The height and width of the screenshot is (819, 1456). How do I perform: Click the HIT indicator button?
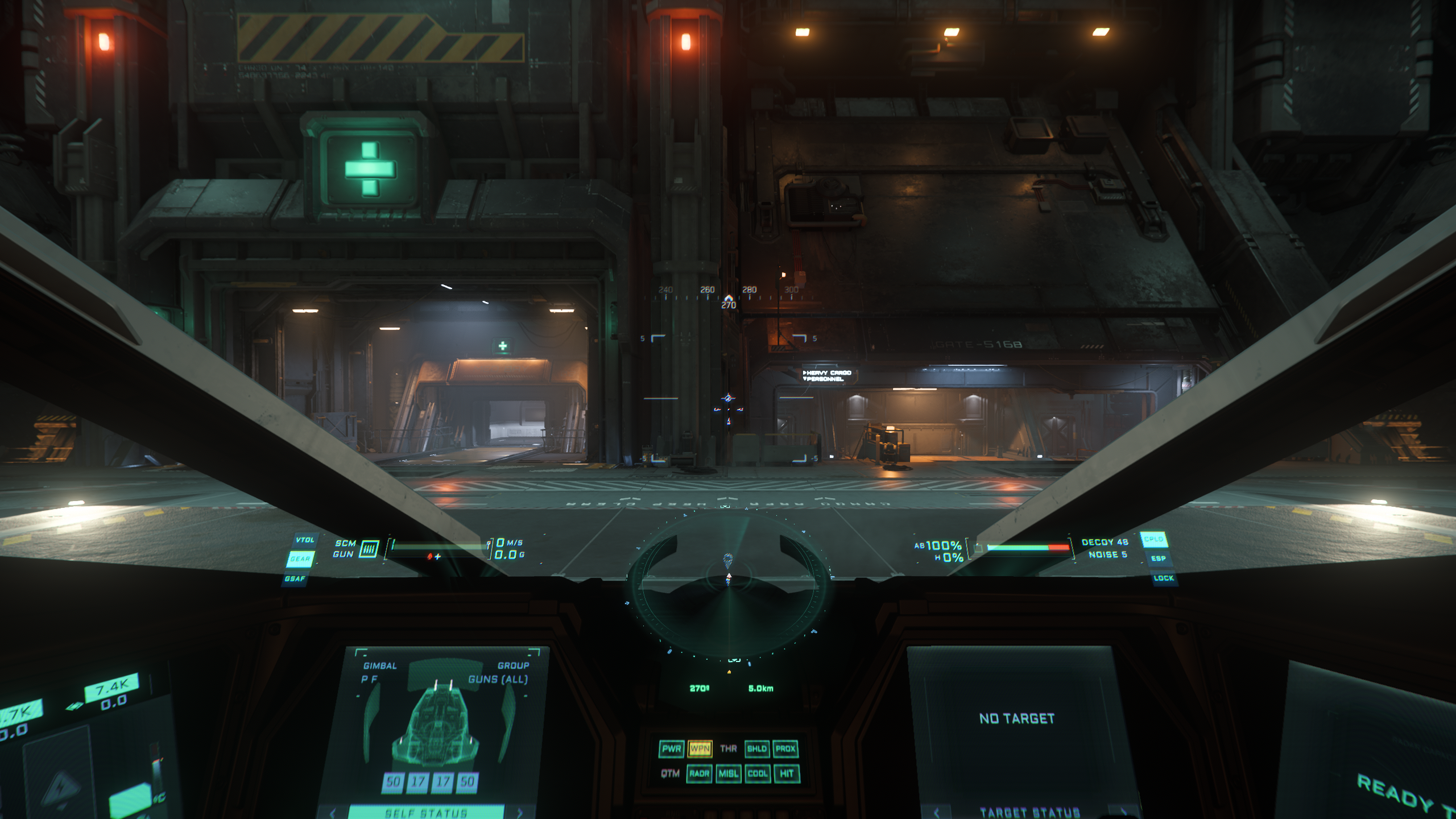(787, 773)
